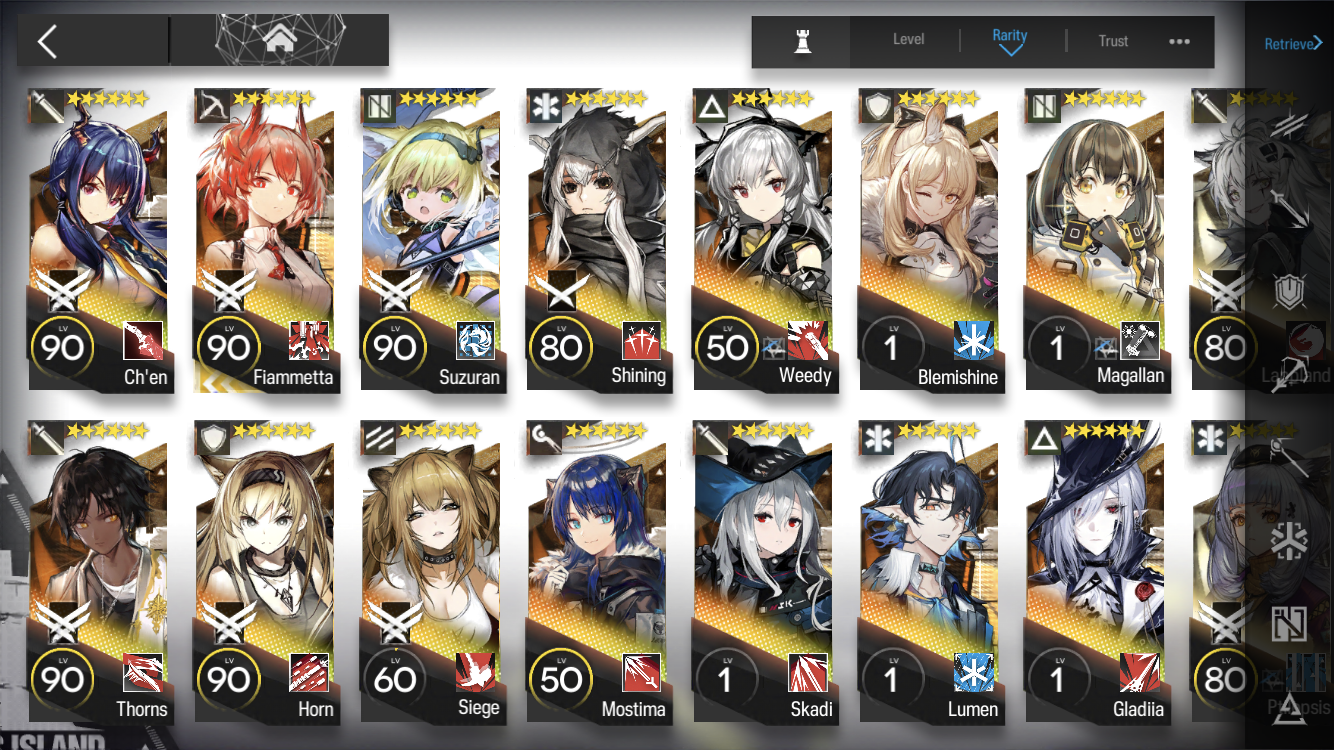Select the Ch'en operator card
This screenshot has height=750, width=1334.
(100, 240)
